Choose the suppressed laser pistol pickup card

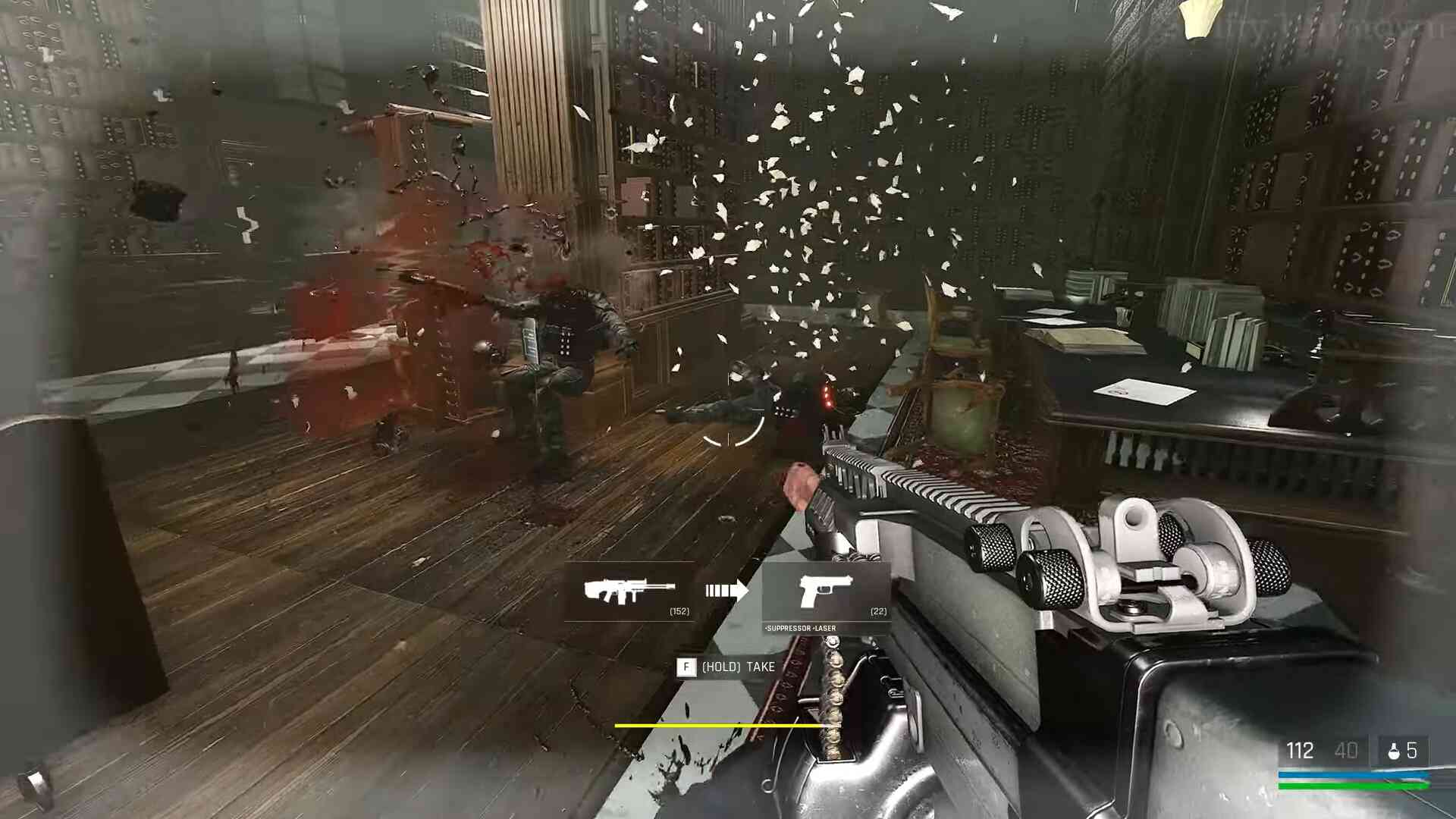click(826, 594)
